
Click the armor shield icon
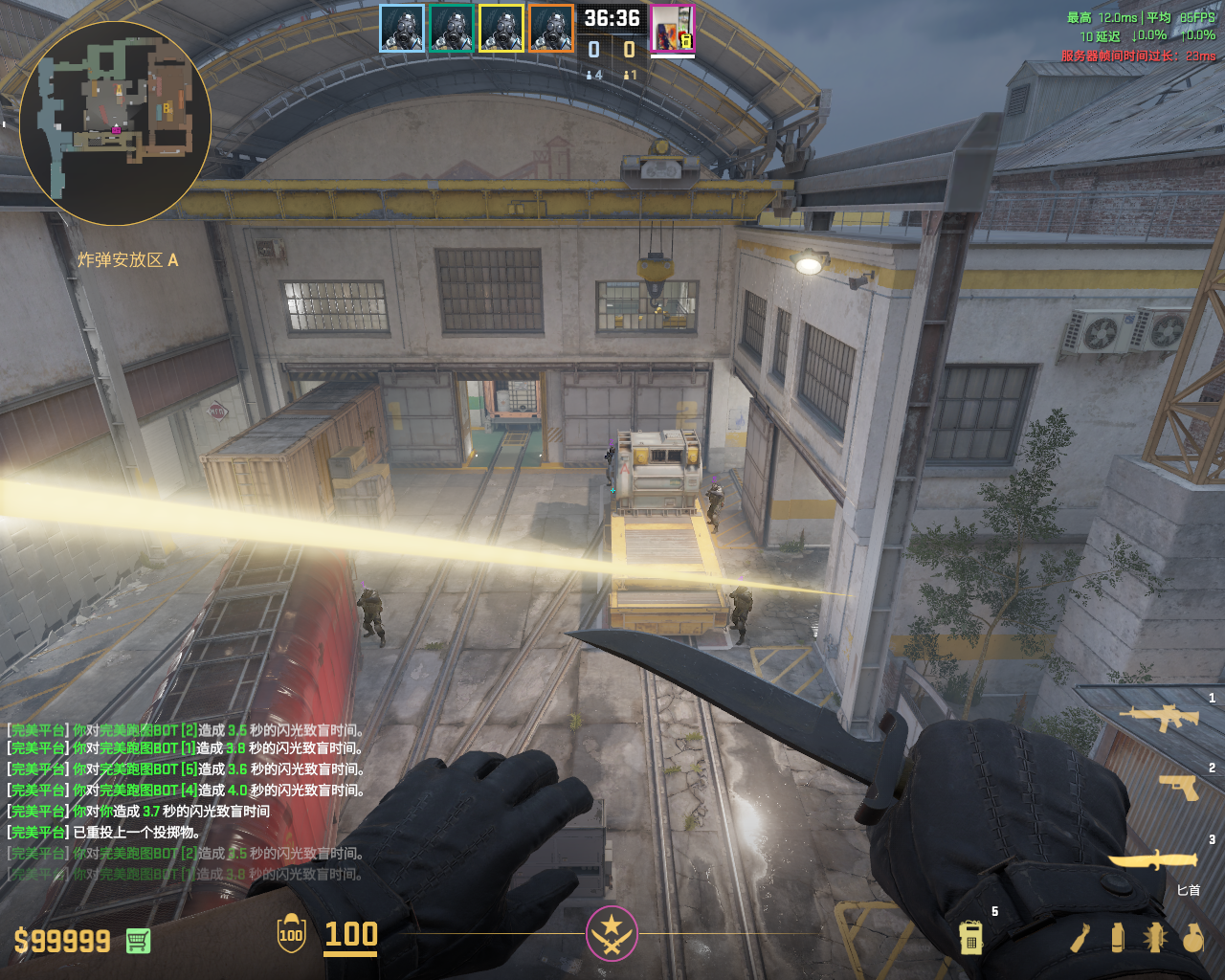(291, 934)
